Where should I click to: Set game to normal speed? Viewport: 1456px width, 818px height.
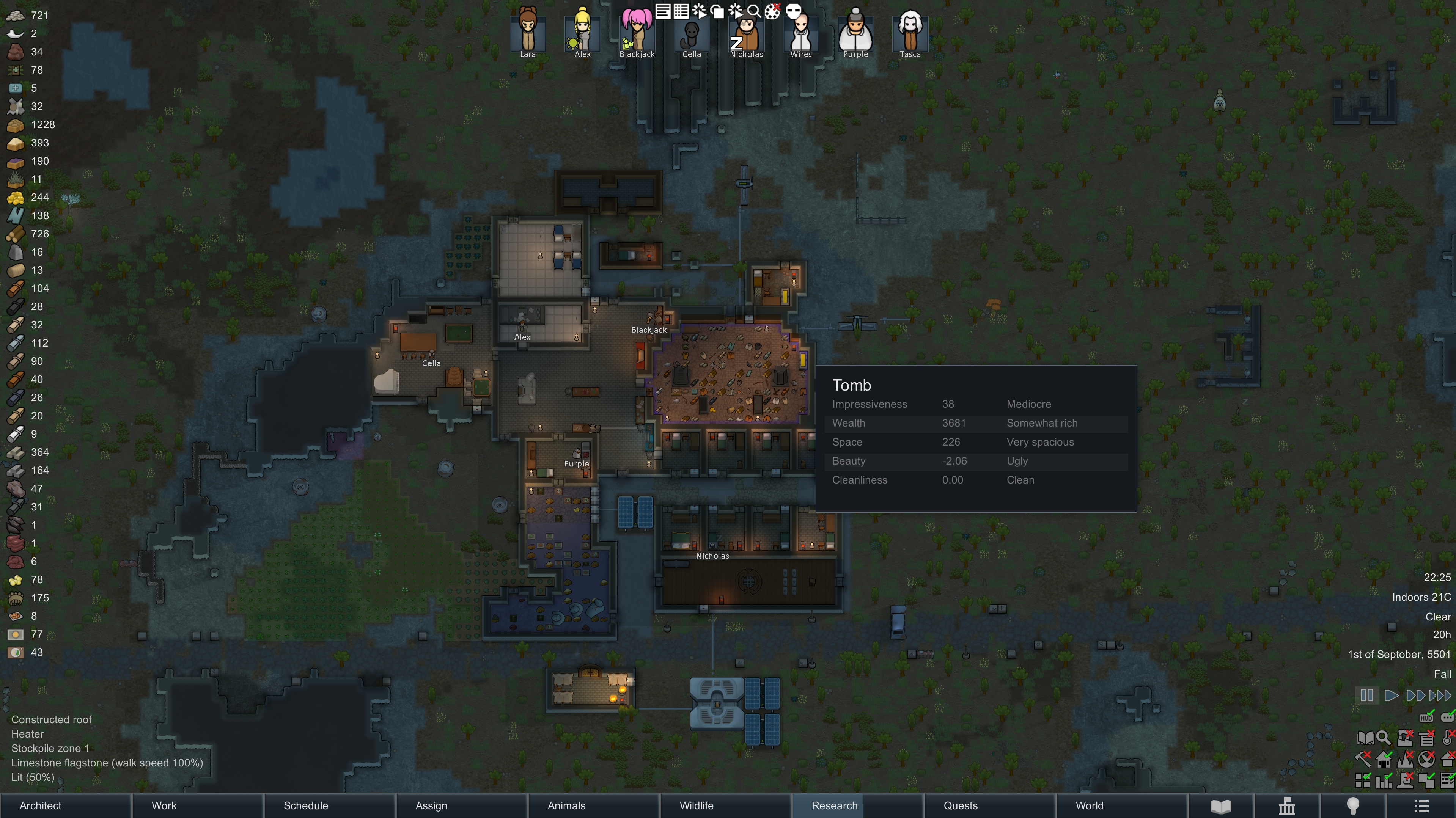tap(1391, 696)
